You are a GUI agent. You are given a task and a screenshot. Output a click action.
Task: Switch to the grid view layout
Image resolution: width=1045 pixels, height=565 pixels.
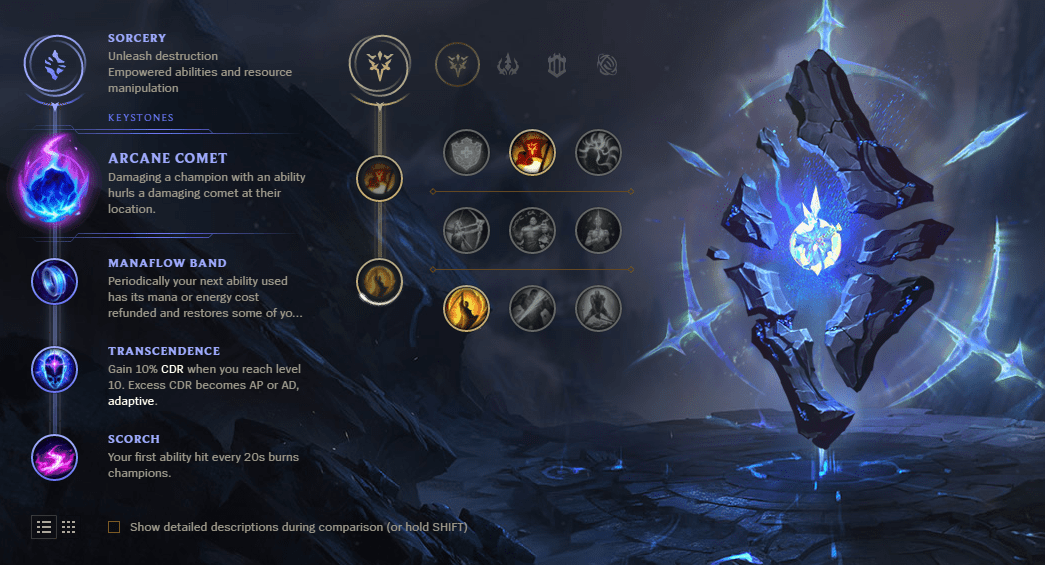(69, 527)
